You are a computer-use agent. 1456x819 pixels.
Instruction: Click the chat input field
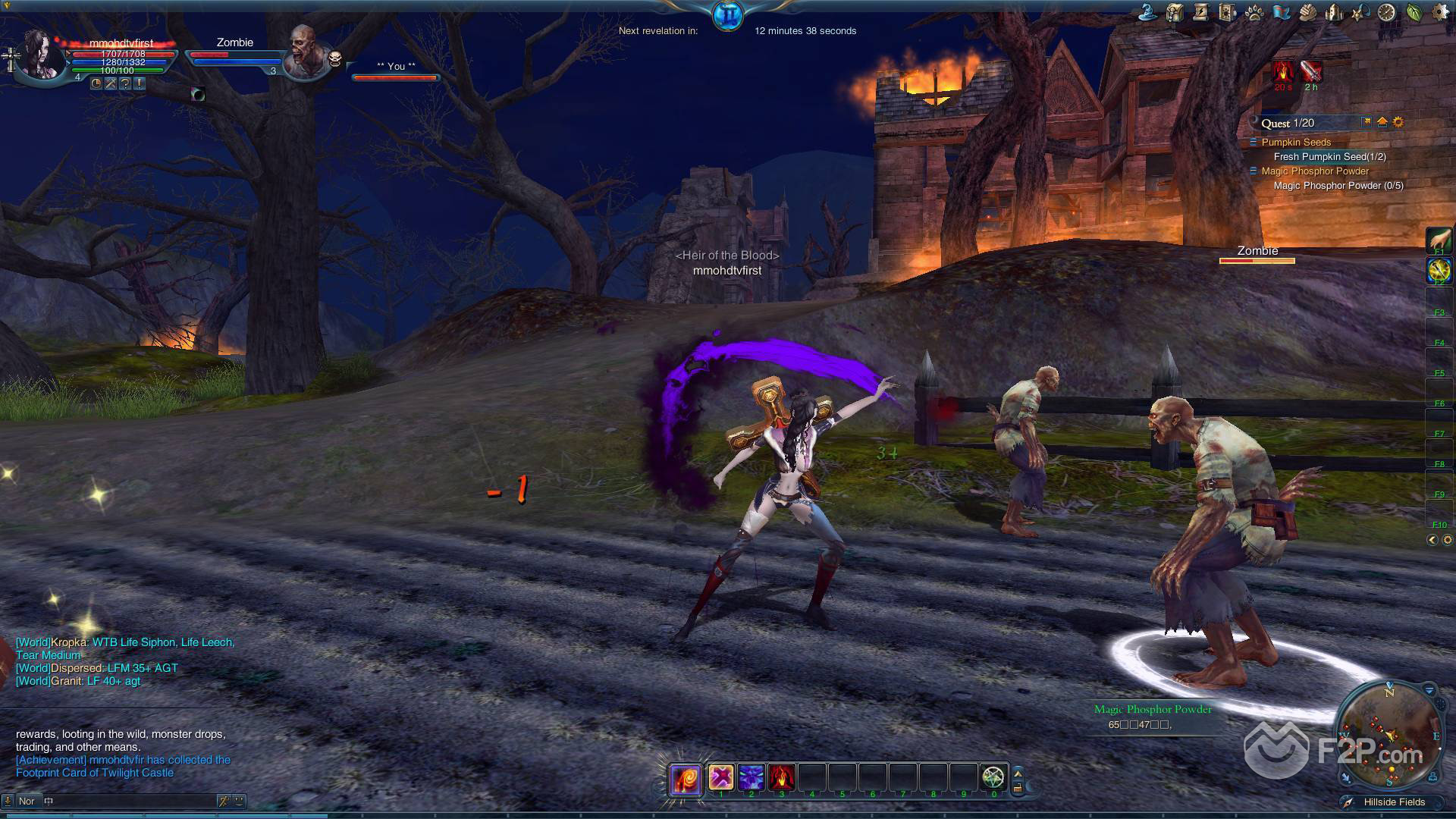click(129, 801)
